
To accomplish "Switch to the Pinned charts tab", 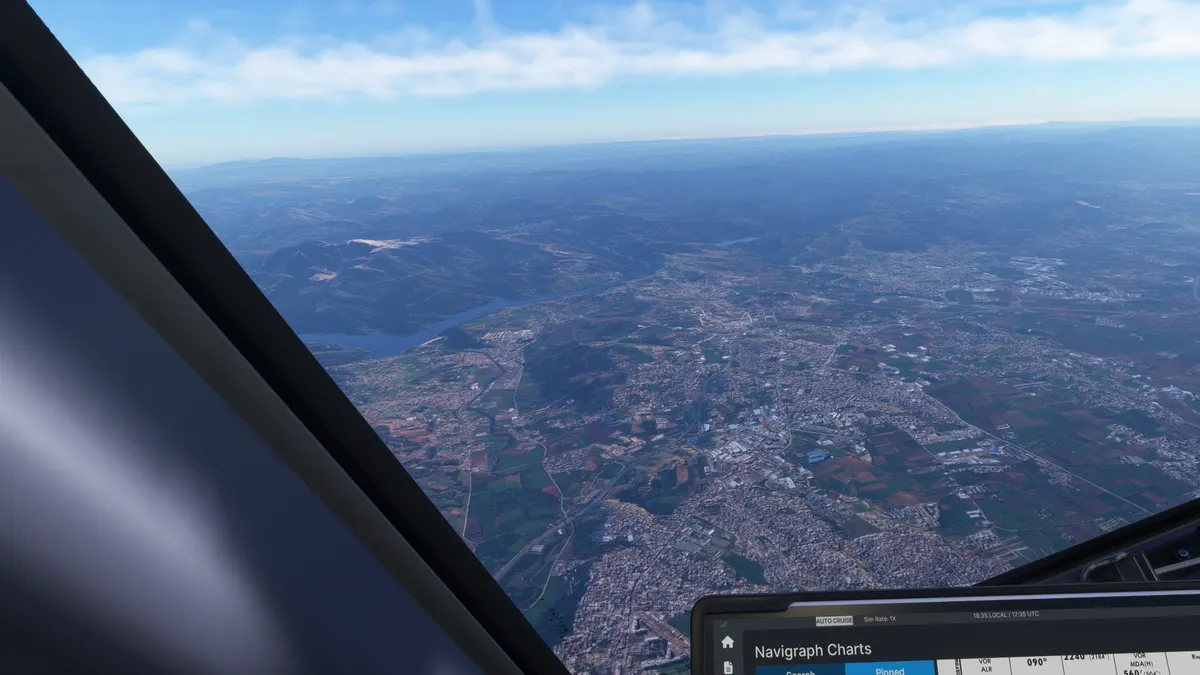I will (889, 671).
